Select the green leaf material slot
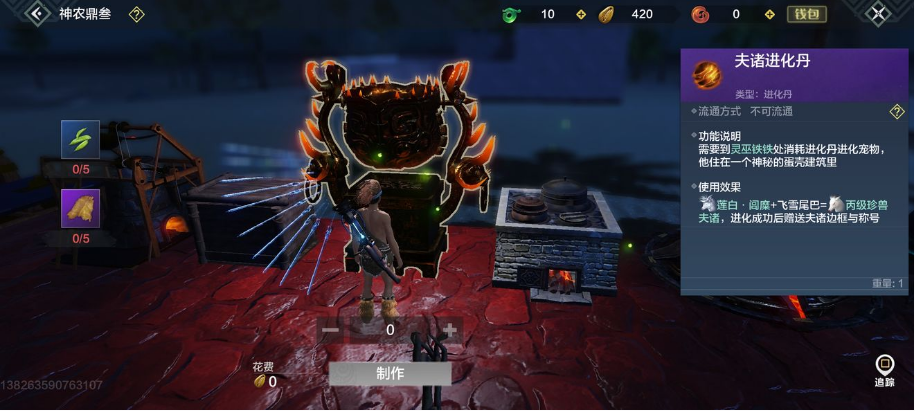 click(80, 140)
